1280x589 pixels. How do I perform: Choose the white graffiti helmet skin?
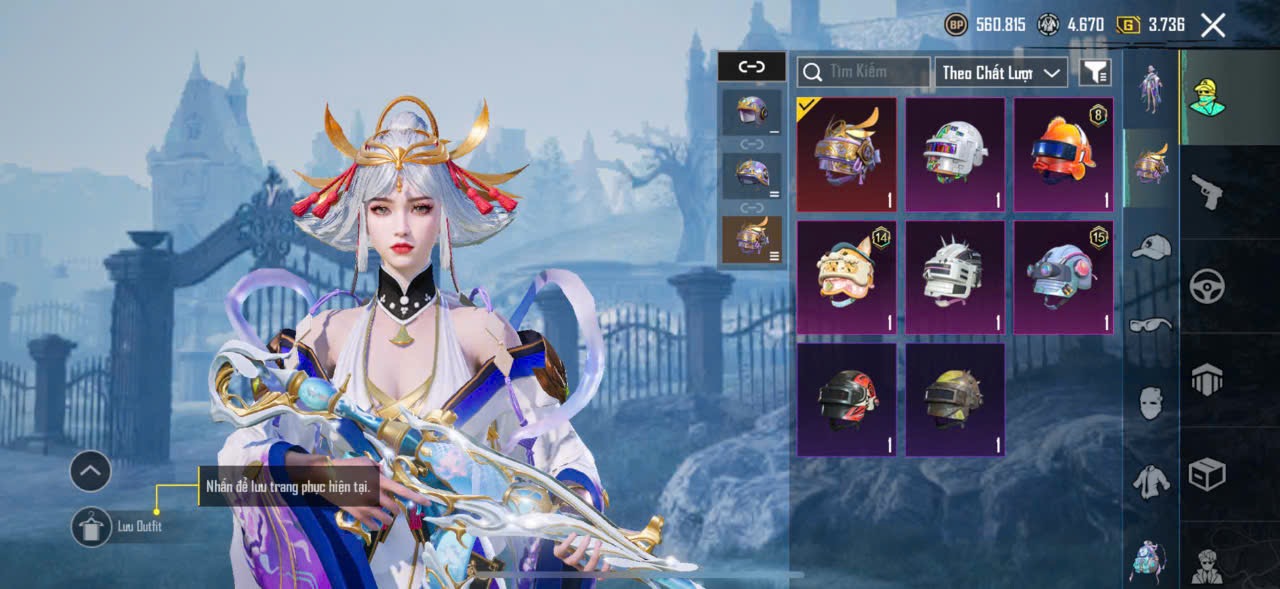tap(955, 154)
